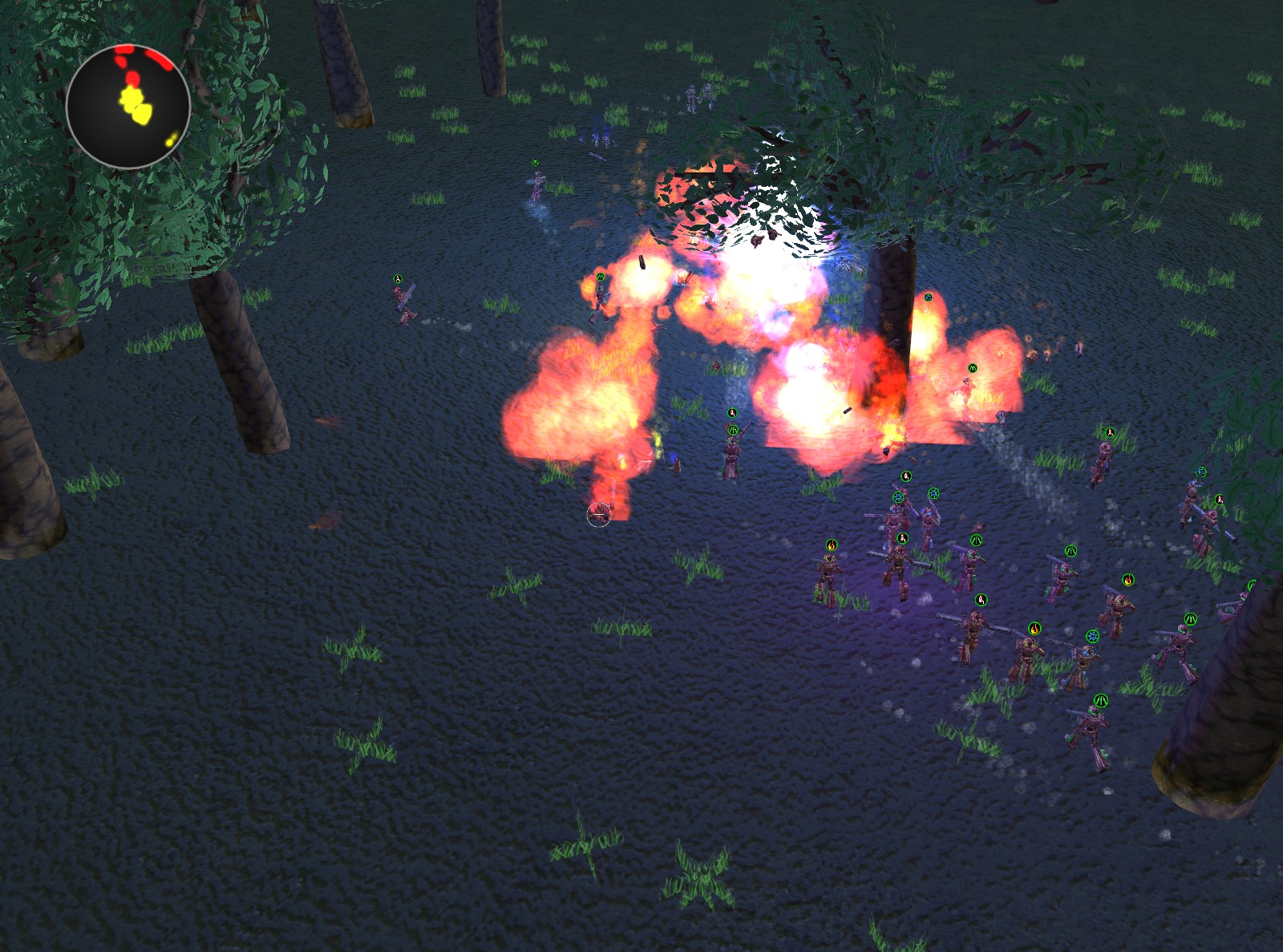Click the circular radar minimap
The image size is (1283, 952).
[128, 107]
